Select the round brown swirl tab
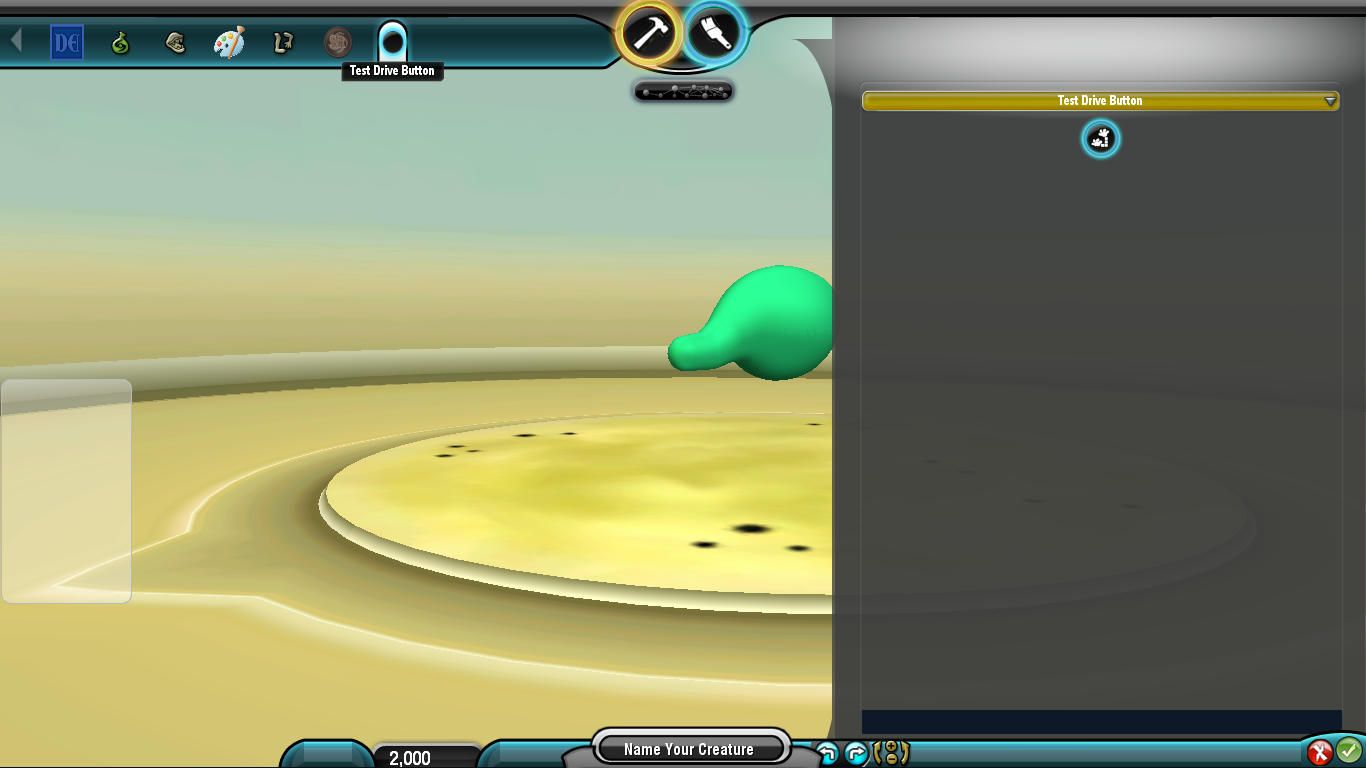This screenshot has height=768, width=1366. click(x=338, y=42)
